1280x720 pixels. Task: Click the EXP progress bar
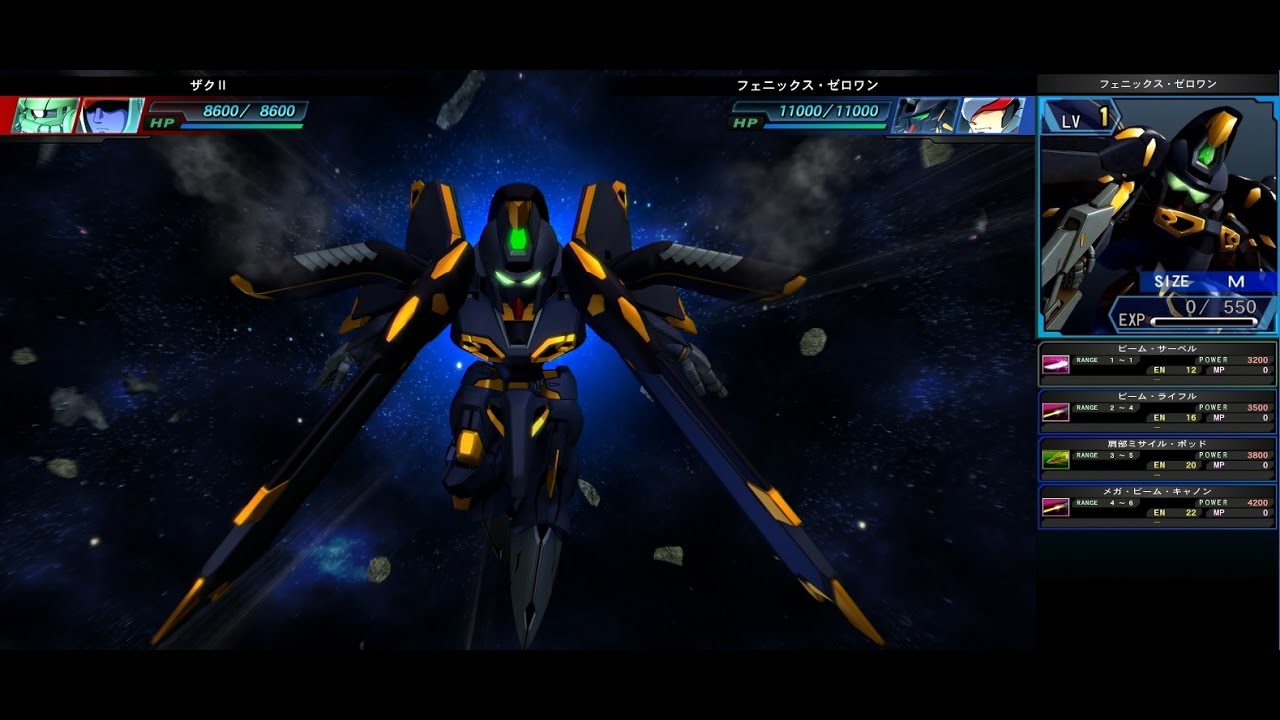pyautogui.click(x=1205, y=322)
